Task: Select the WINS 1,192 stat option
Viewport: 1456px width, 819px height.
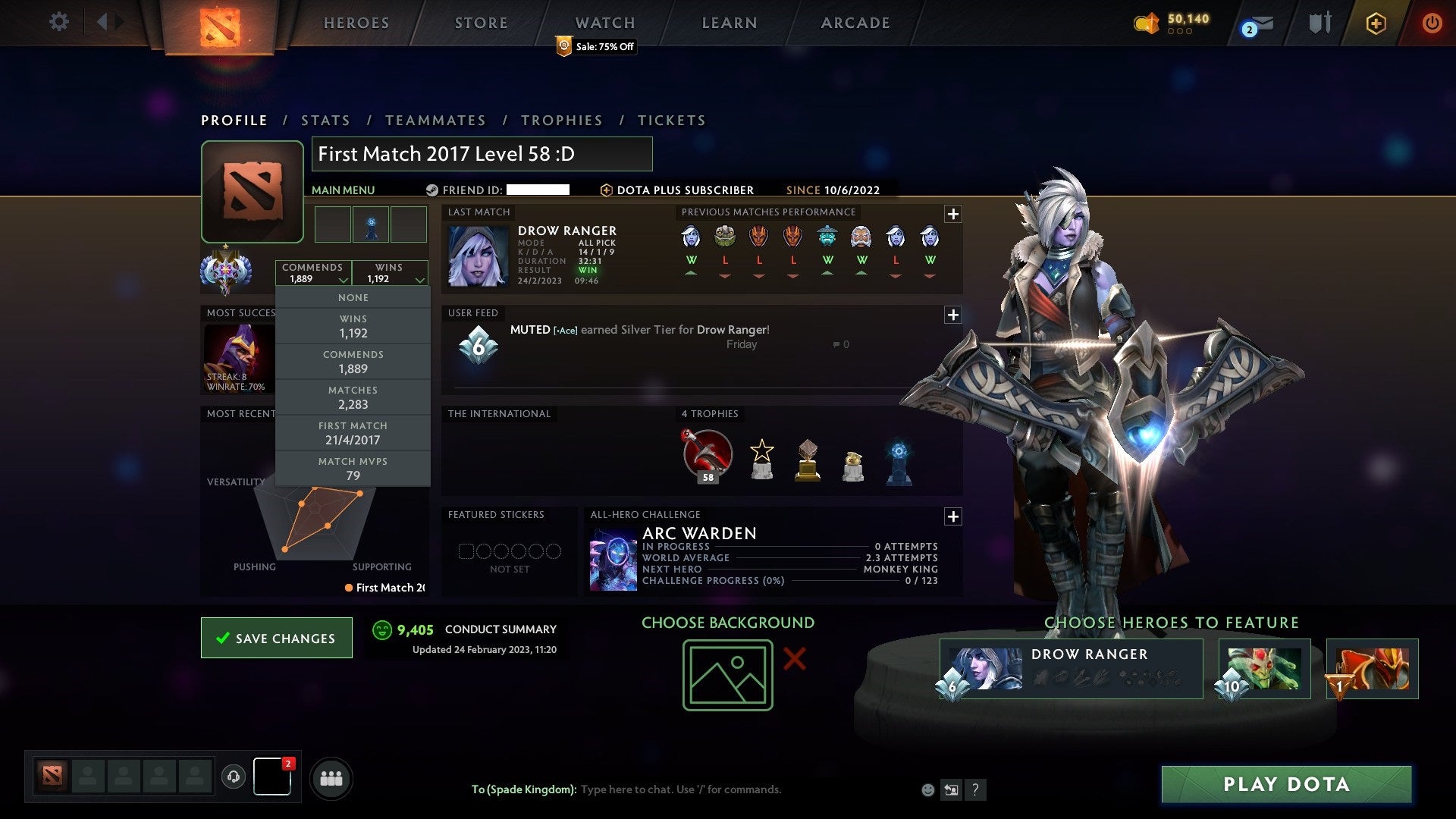Action: tap(353, 326)
